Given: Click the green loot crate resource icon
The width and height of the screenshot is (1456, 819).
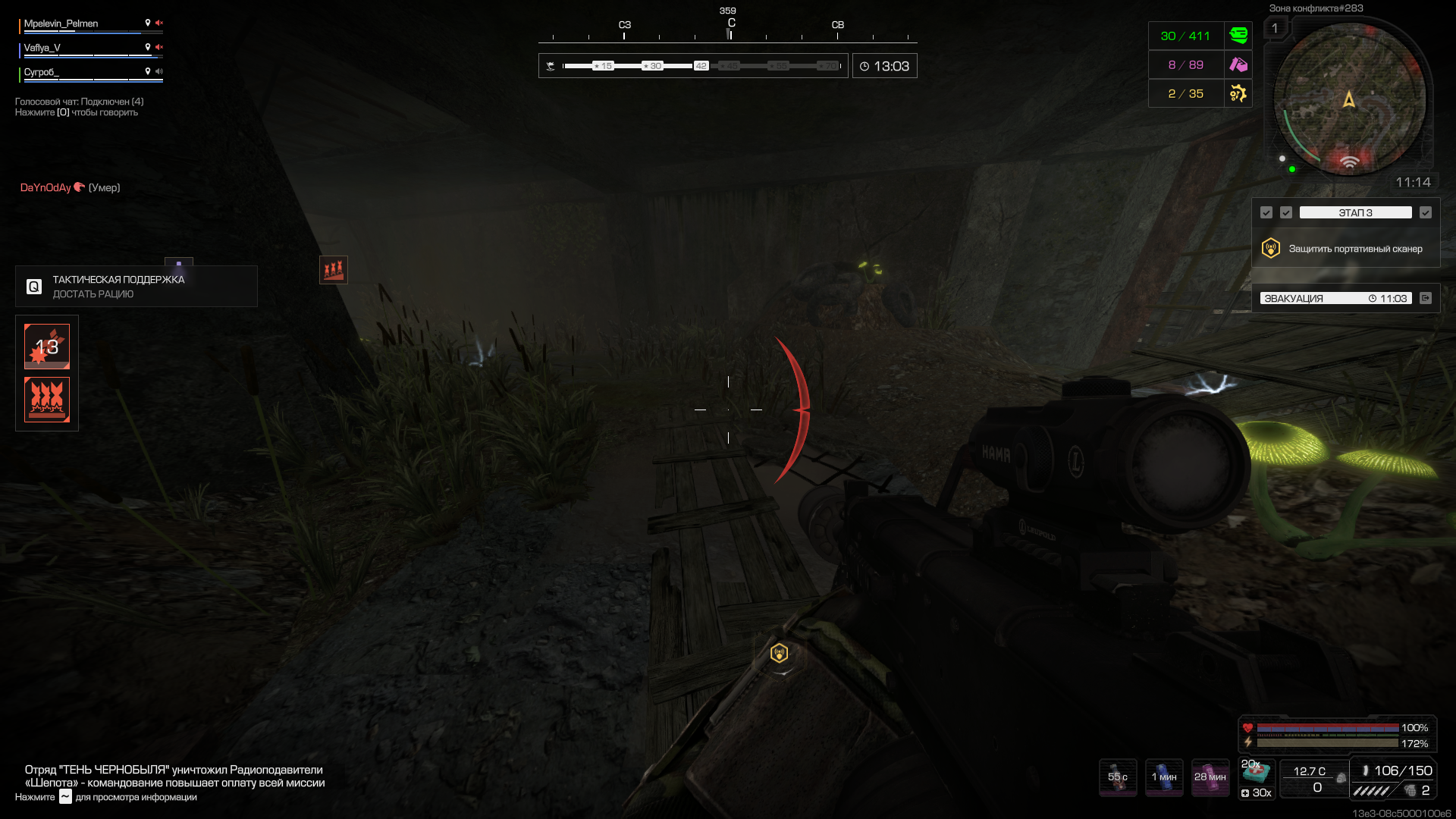Looking at the screenshot, I should pyautogui.click(x=1238, y=36).
